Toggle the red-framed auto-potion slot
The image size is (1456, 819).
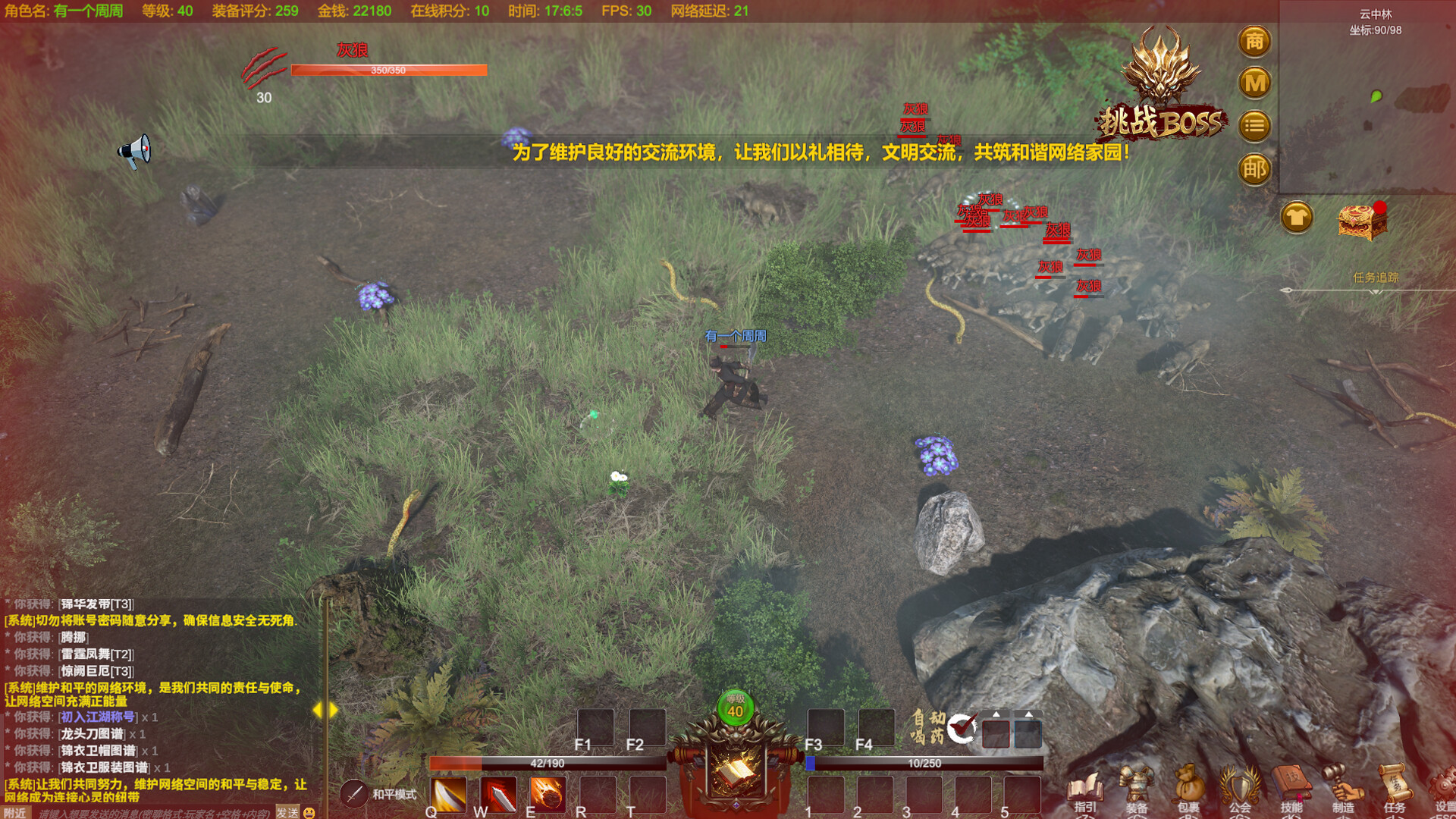click(994, 734)
